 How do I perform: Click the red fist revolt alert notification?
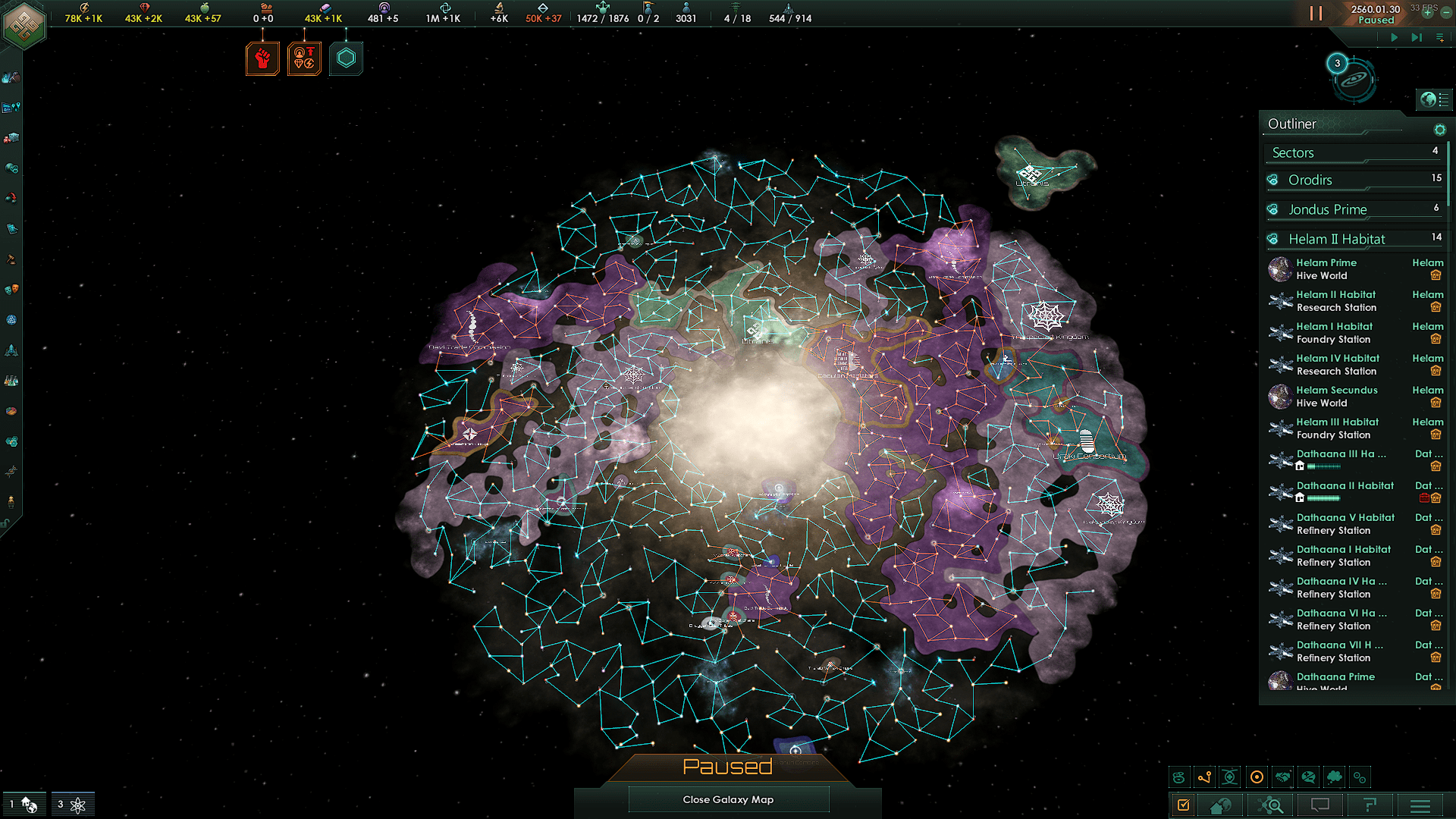click(x=262, y=58)
